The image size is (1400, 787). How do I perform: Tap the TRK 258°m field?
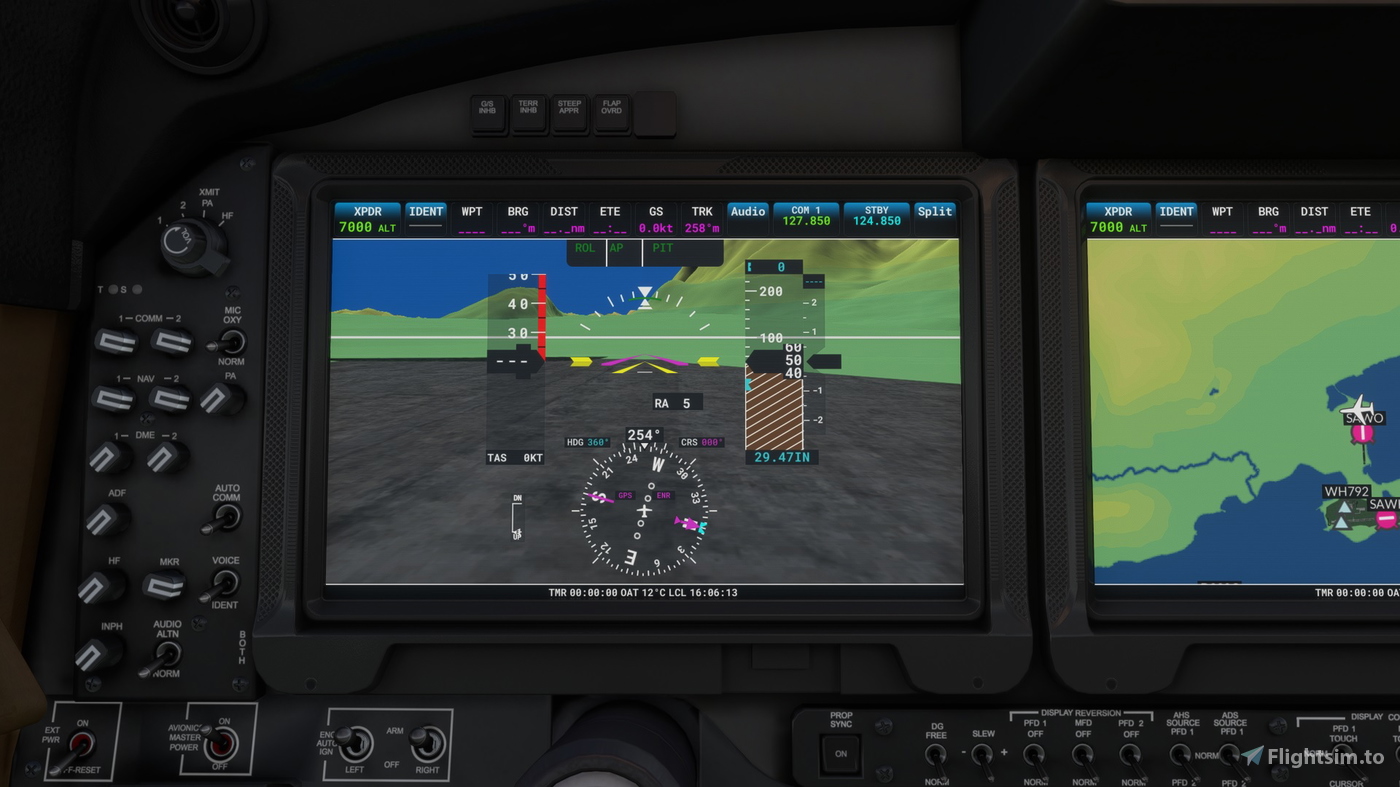pos(701,218)
